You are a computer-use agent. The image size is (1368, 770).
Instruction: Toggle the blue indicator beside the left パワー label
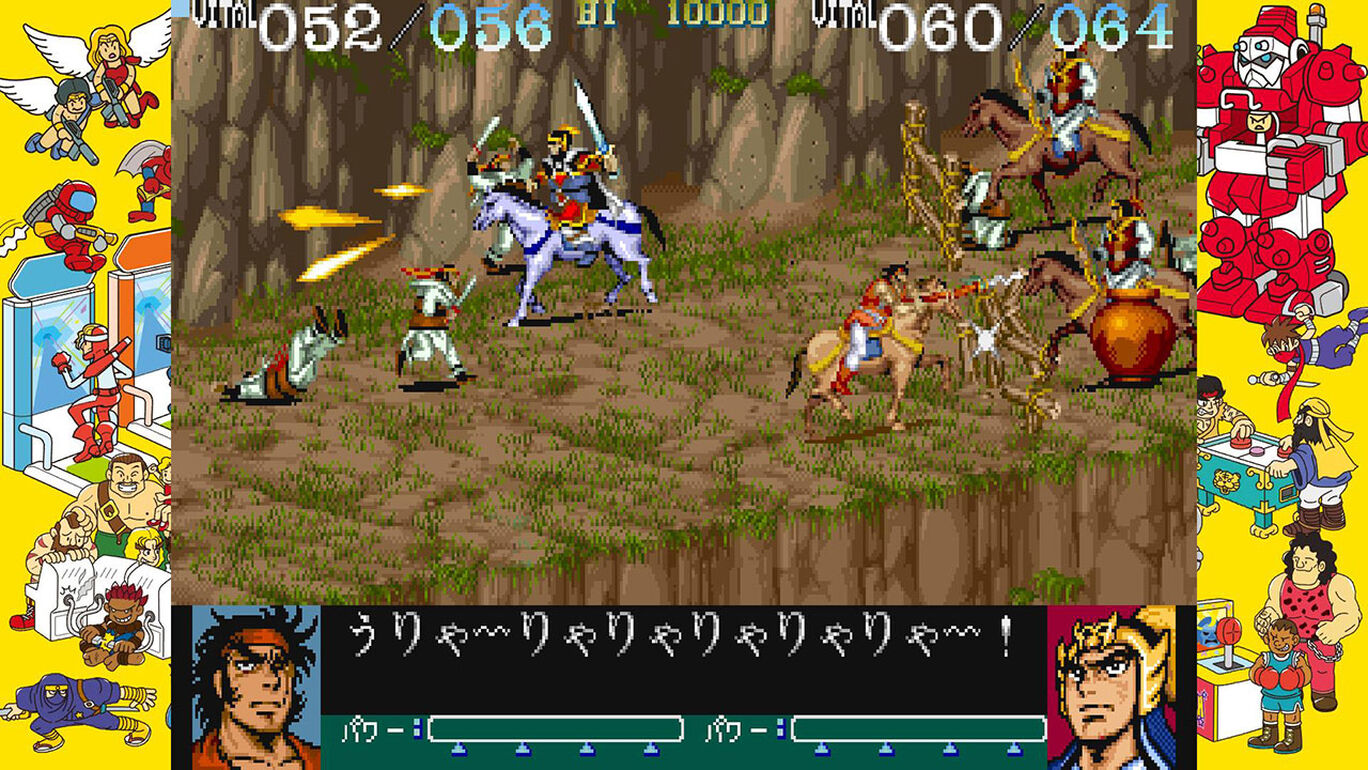coord(418,727)
